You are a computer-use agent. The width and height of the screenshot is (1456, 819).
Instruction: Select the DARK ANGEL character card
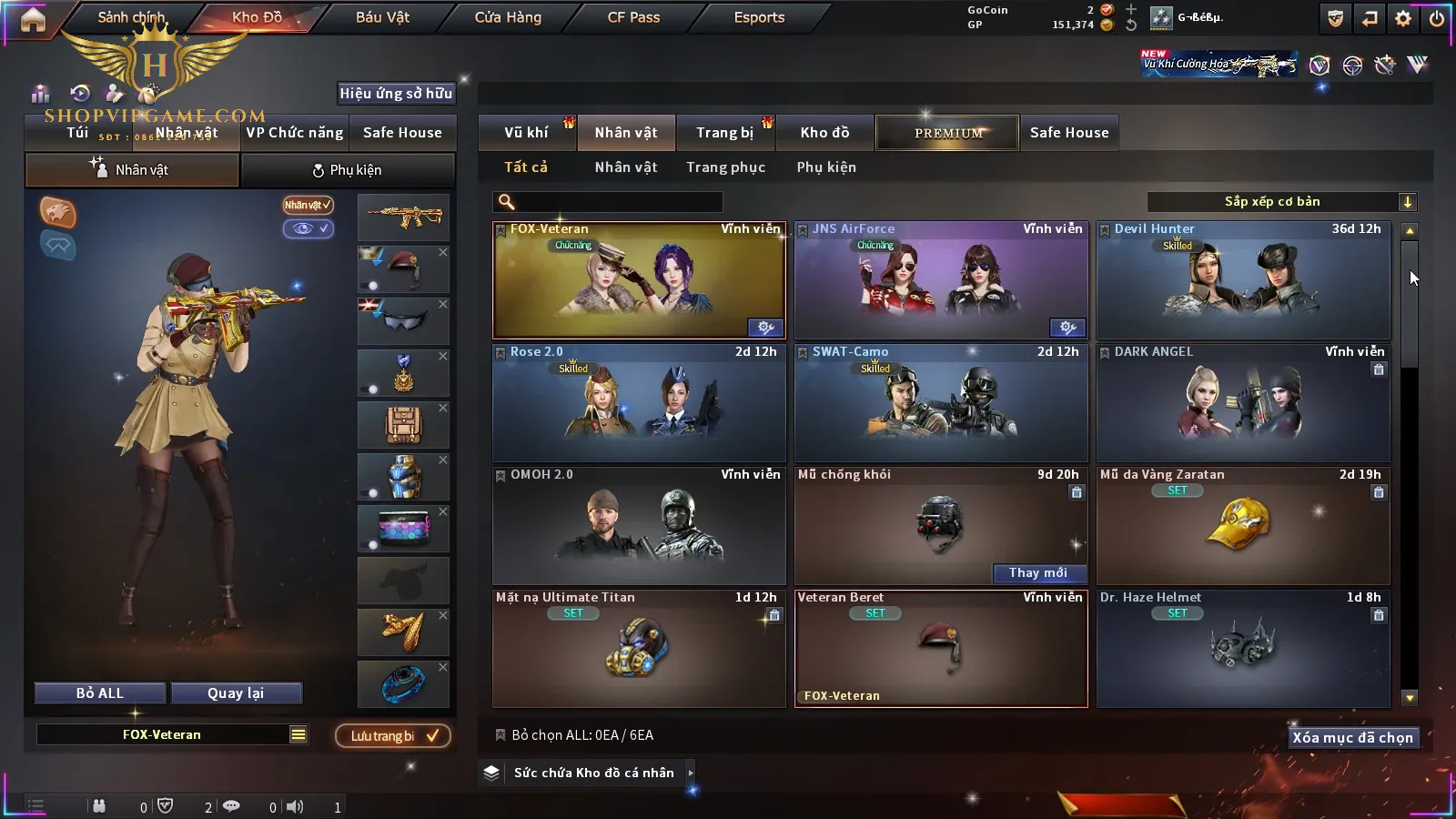click(1243, 403)
